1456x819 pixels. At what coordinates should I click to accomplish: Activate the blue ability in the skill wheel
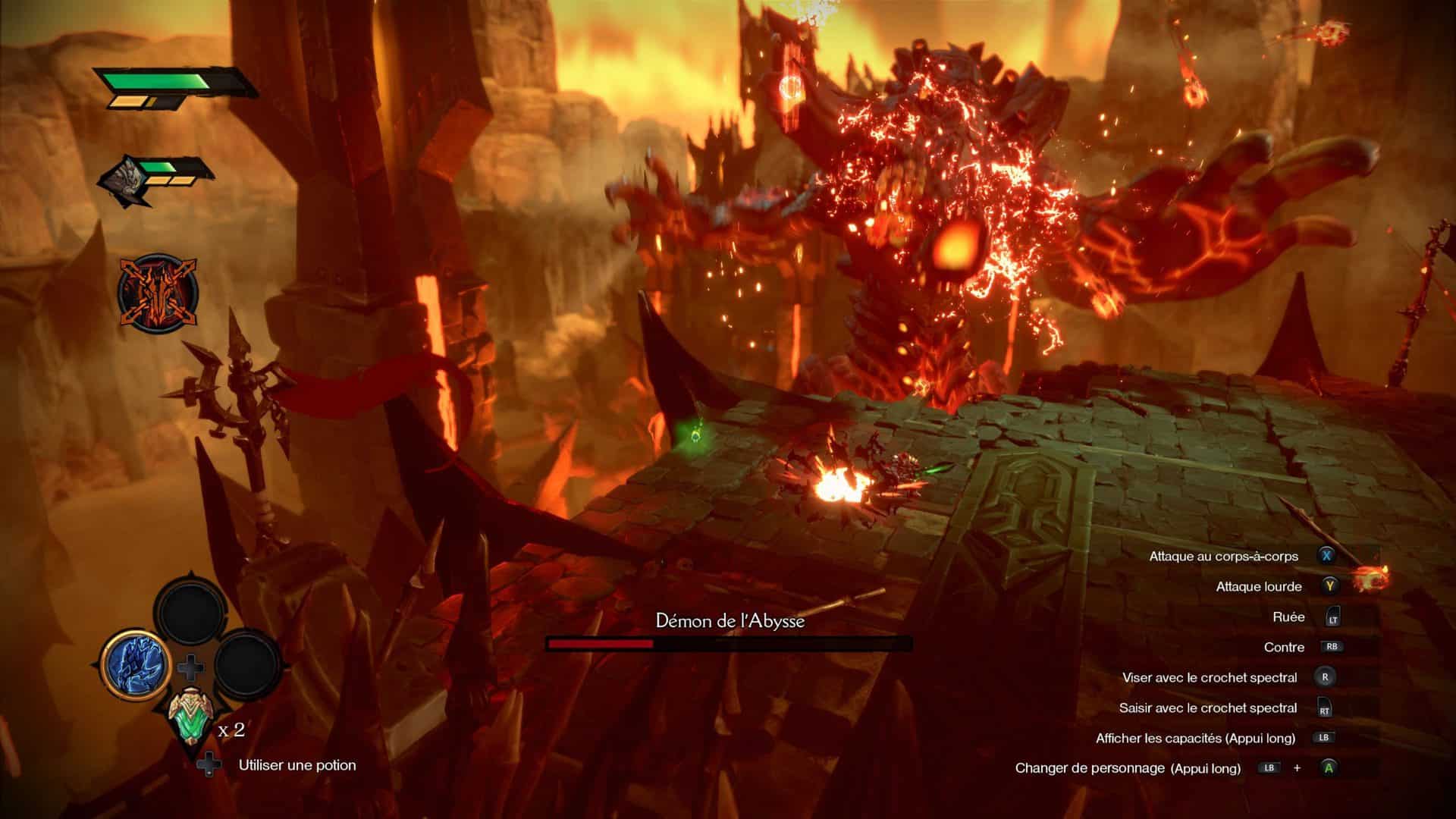pyautogui.click(x=134, y=664)
